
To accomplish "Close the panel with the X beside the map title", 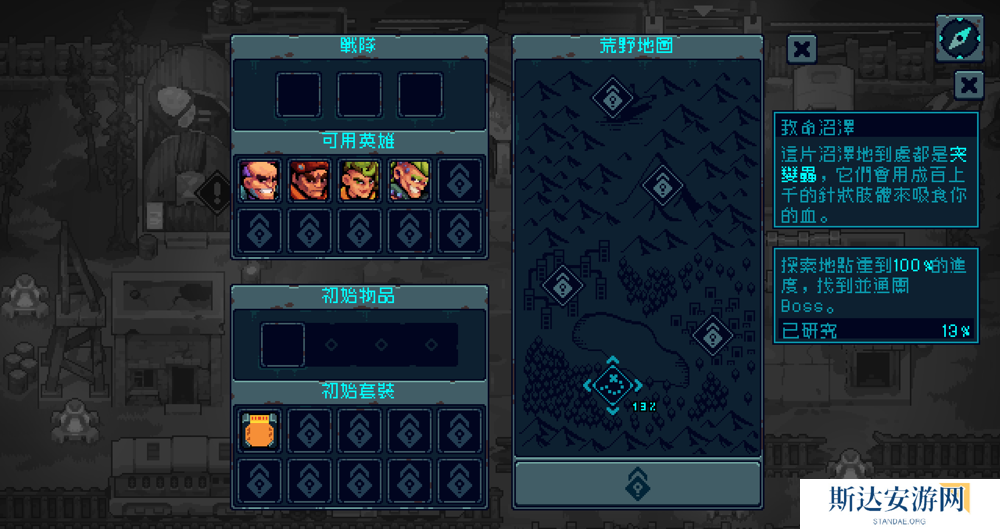I will (801, 48).
